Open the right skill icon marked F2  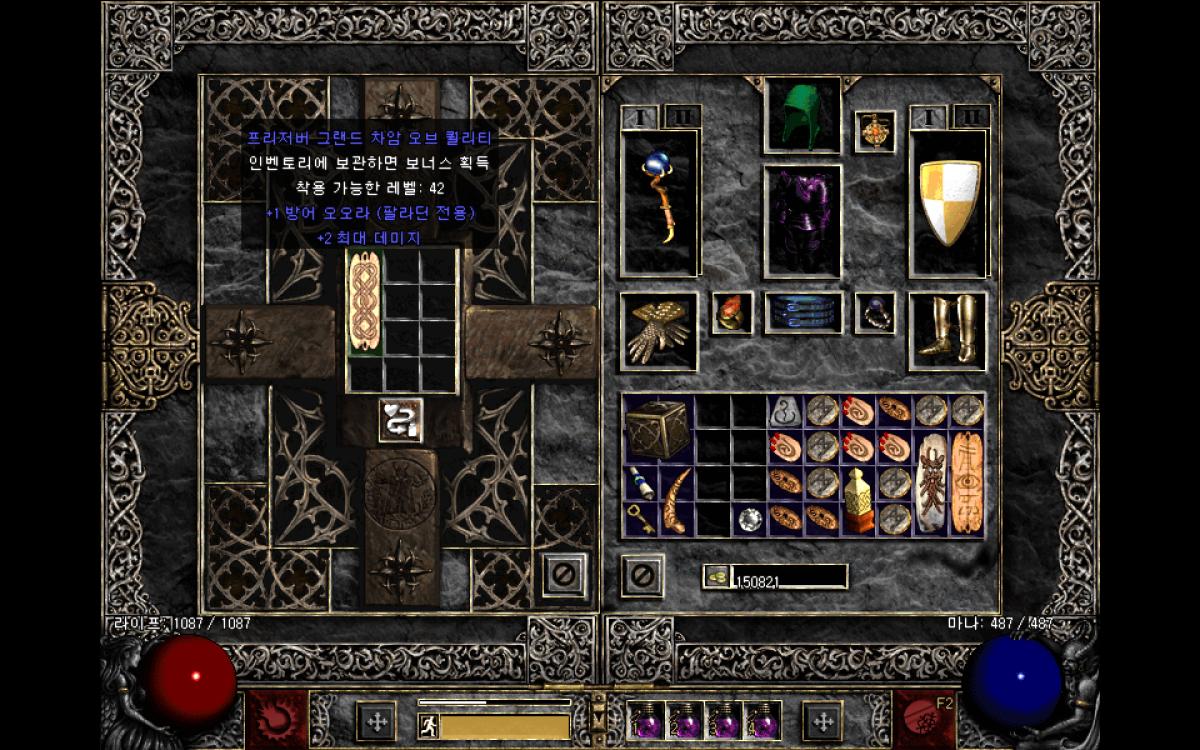pyautogui.click(x=921, y=714)
